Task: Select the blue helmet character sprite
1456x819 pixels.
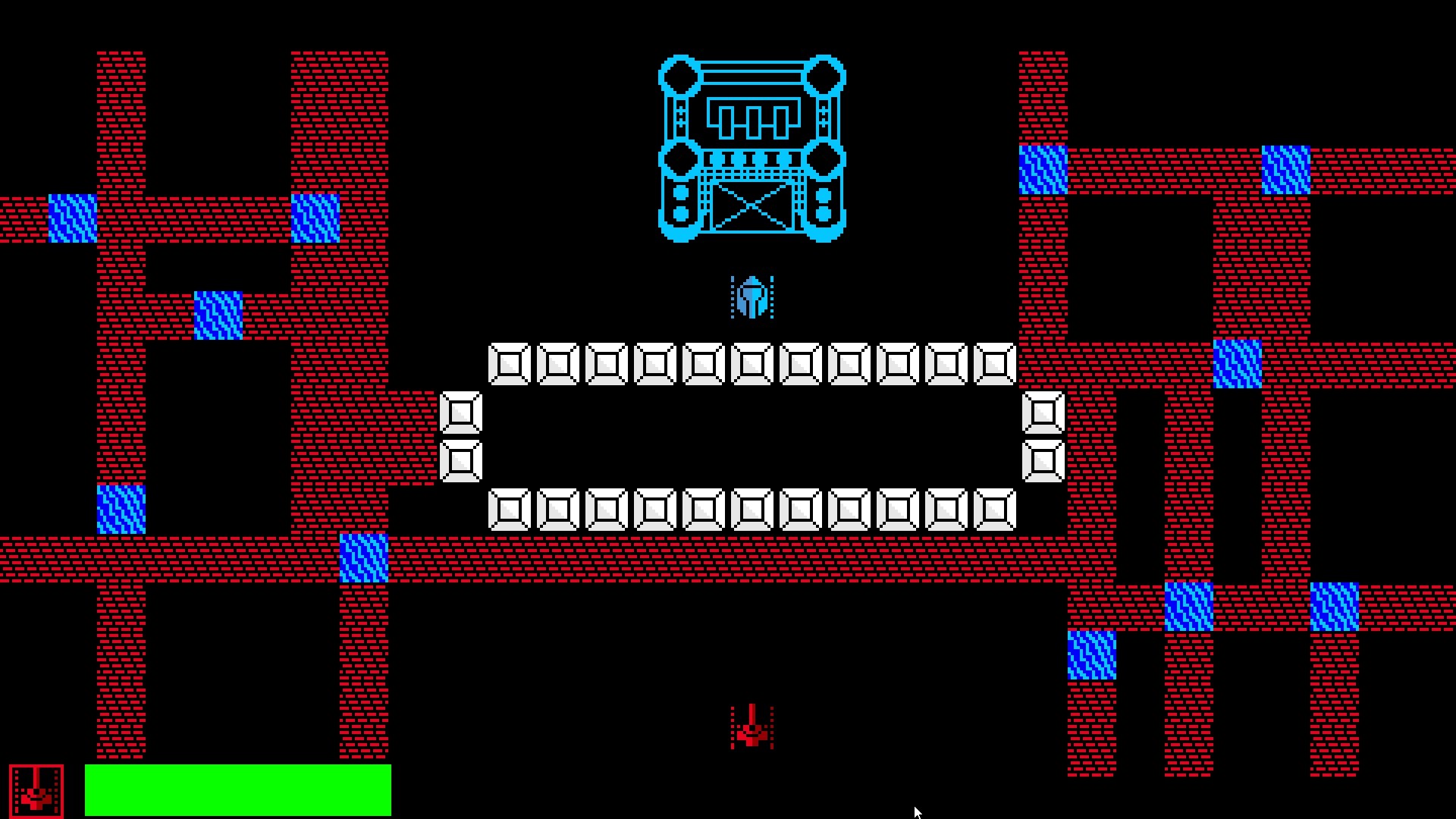Action: pos(752,299)
